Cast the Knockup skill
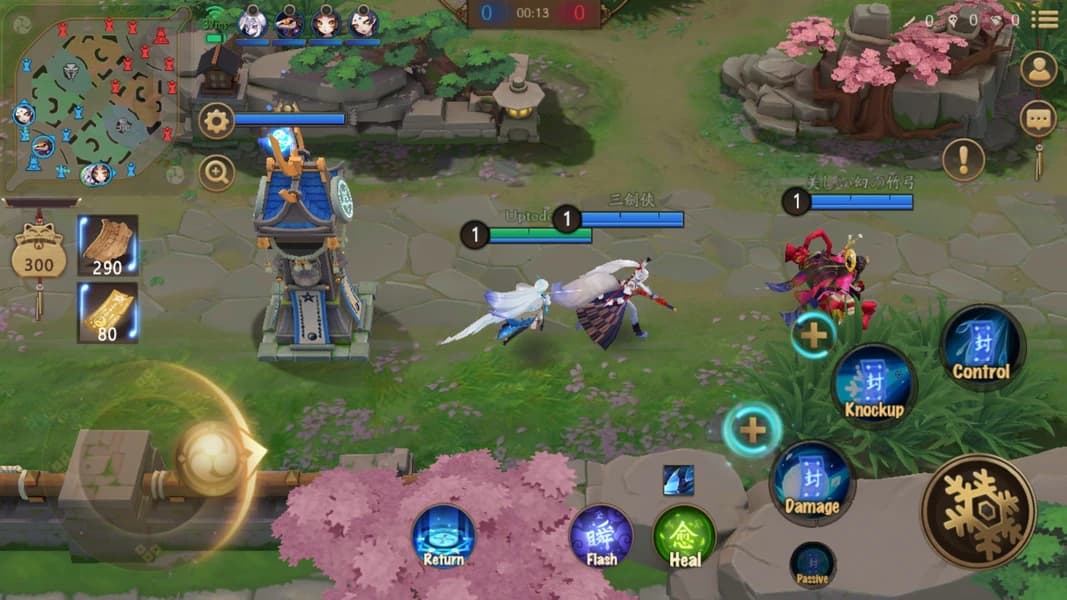This screenshot has width=1067, height=600. 874,385
